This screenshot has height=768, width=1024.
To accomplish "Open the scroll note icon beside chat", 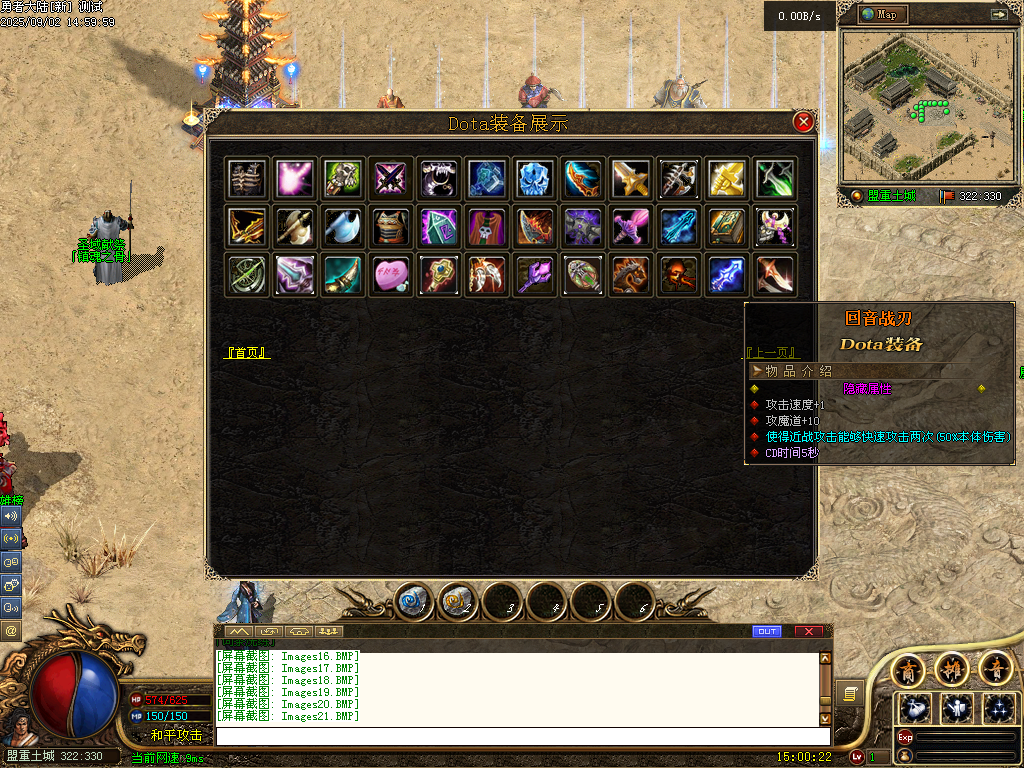I will pos(850,693).
